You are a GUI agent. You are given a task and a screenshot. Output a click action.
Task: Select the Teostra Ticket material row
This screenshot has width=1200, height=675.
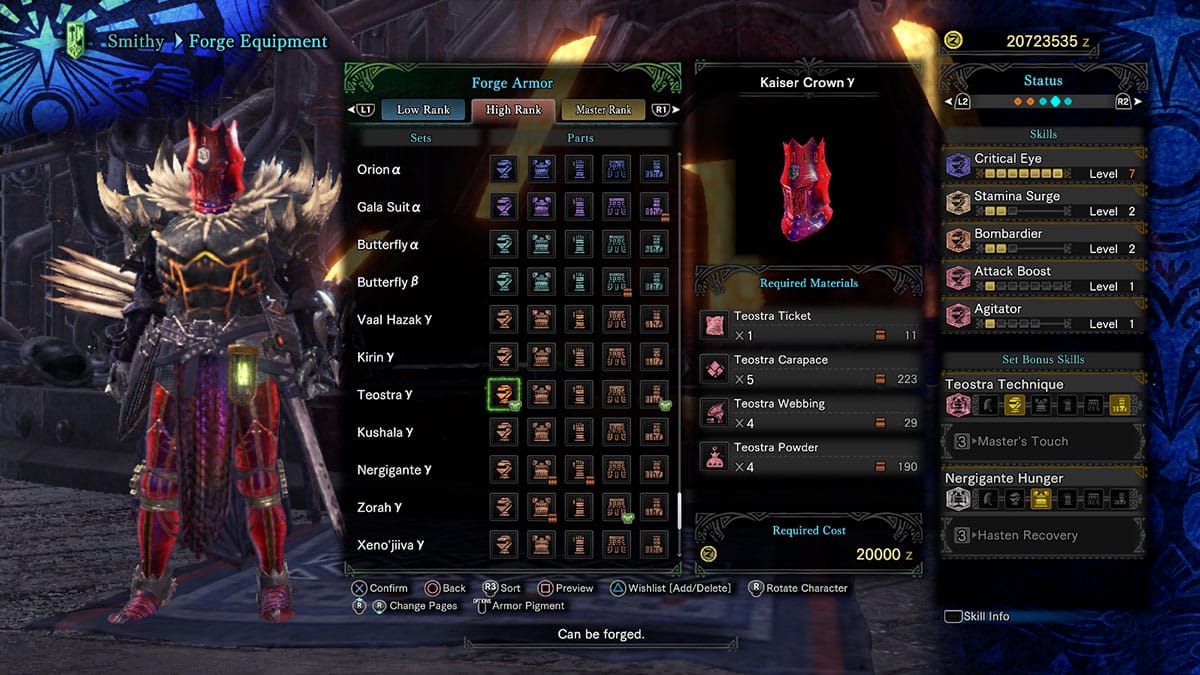pos(808,325)
